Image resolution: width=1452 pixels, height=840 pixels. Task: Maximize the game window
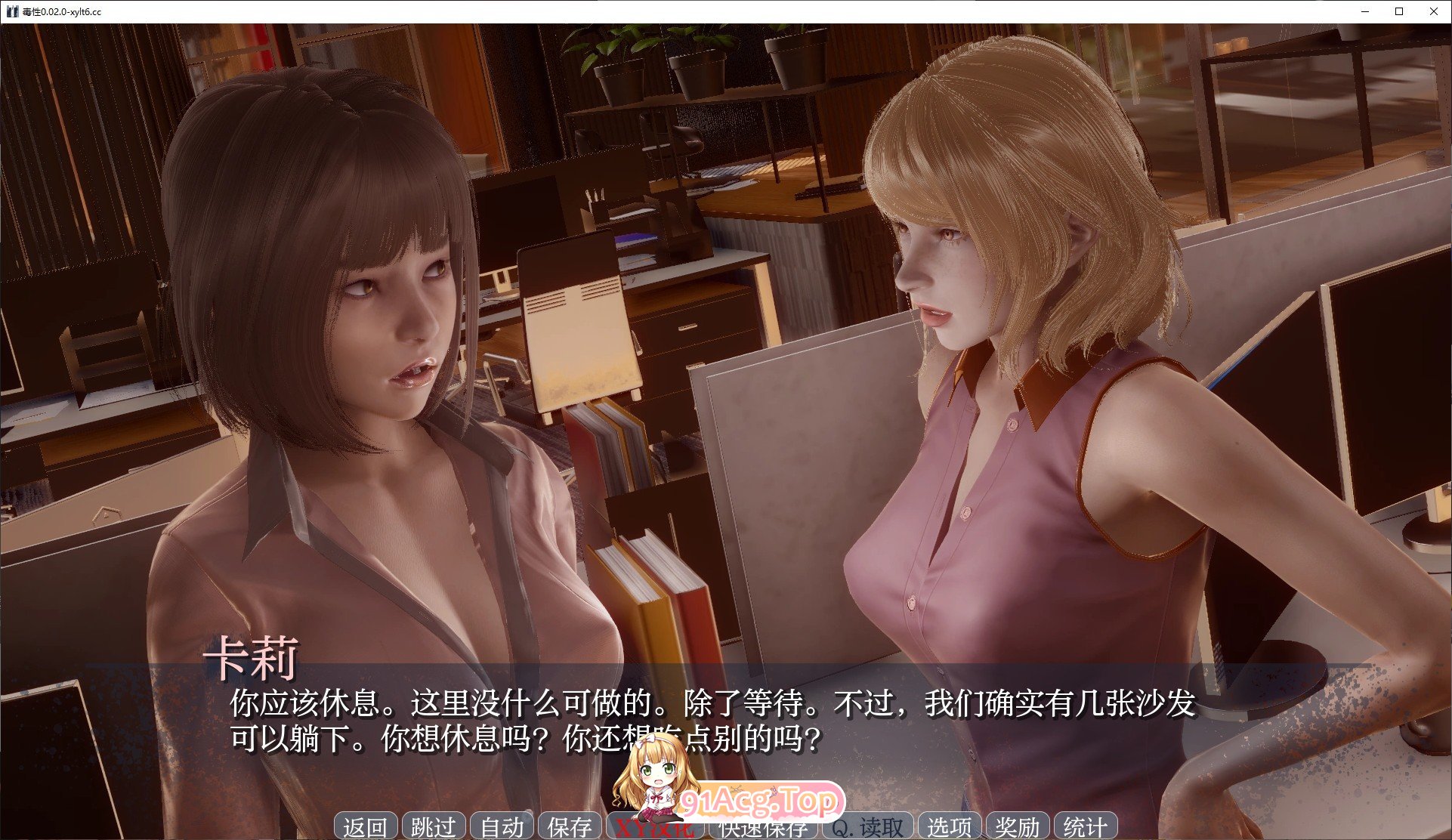(1398, 11)
